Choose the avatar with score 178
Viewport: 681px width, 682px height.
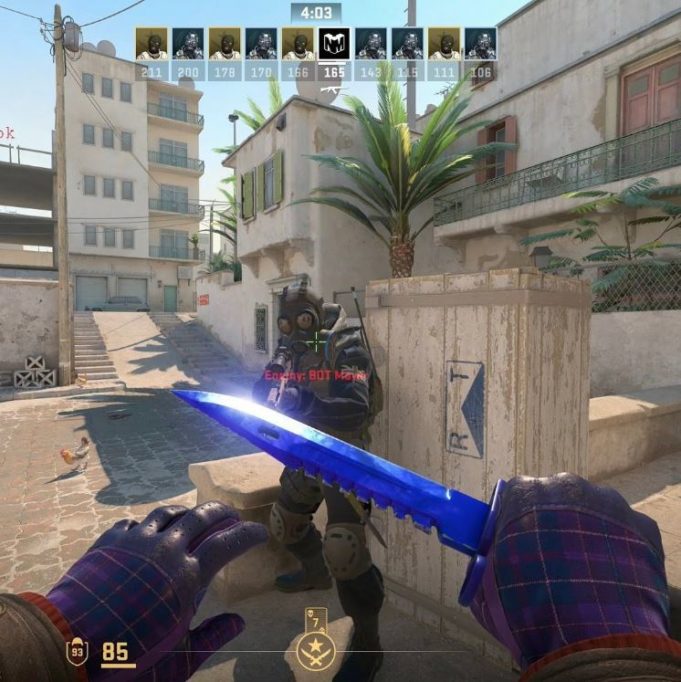(x=224, y=44)
